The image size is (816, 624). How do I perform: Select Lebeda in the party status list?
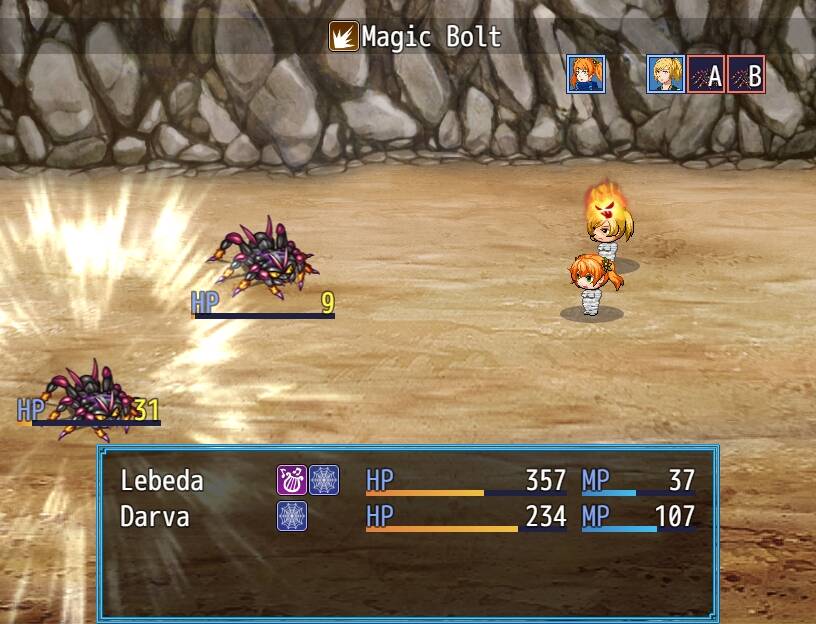point(162,481)
